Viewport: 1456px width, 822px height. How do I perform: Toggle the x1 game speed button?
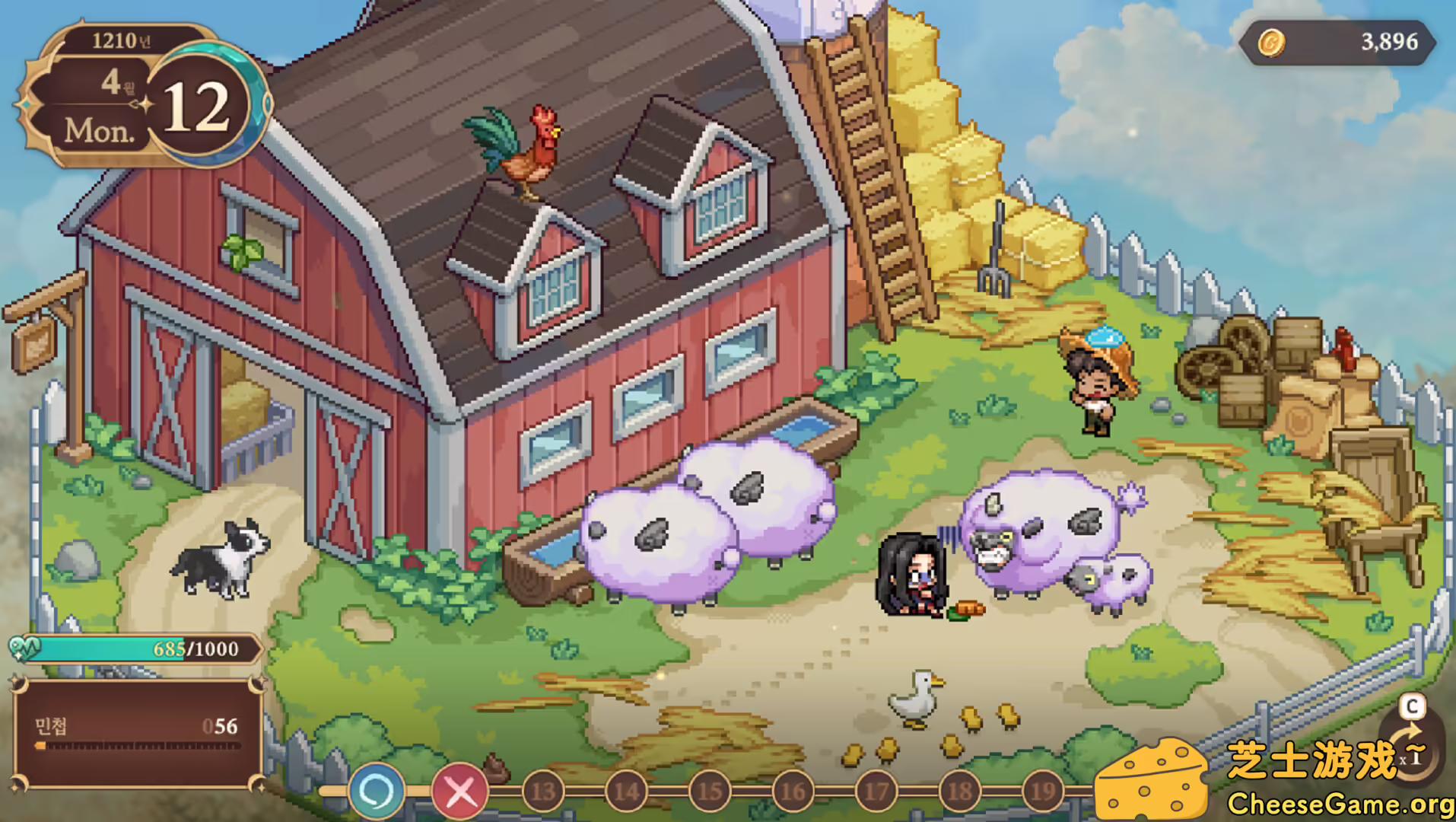(x=1413, y=755)
